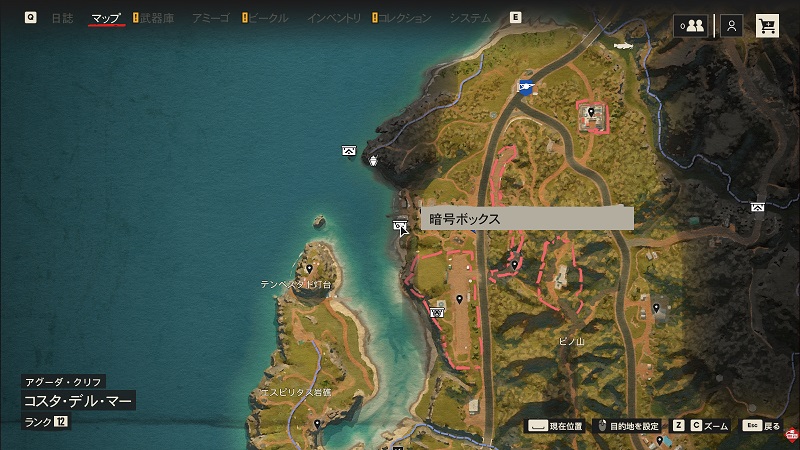Open the アミーゴ tab
The image size is (800, 450).
click(211, 18)
